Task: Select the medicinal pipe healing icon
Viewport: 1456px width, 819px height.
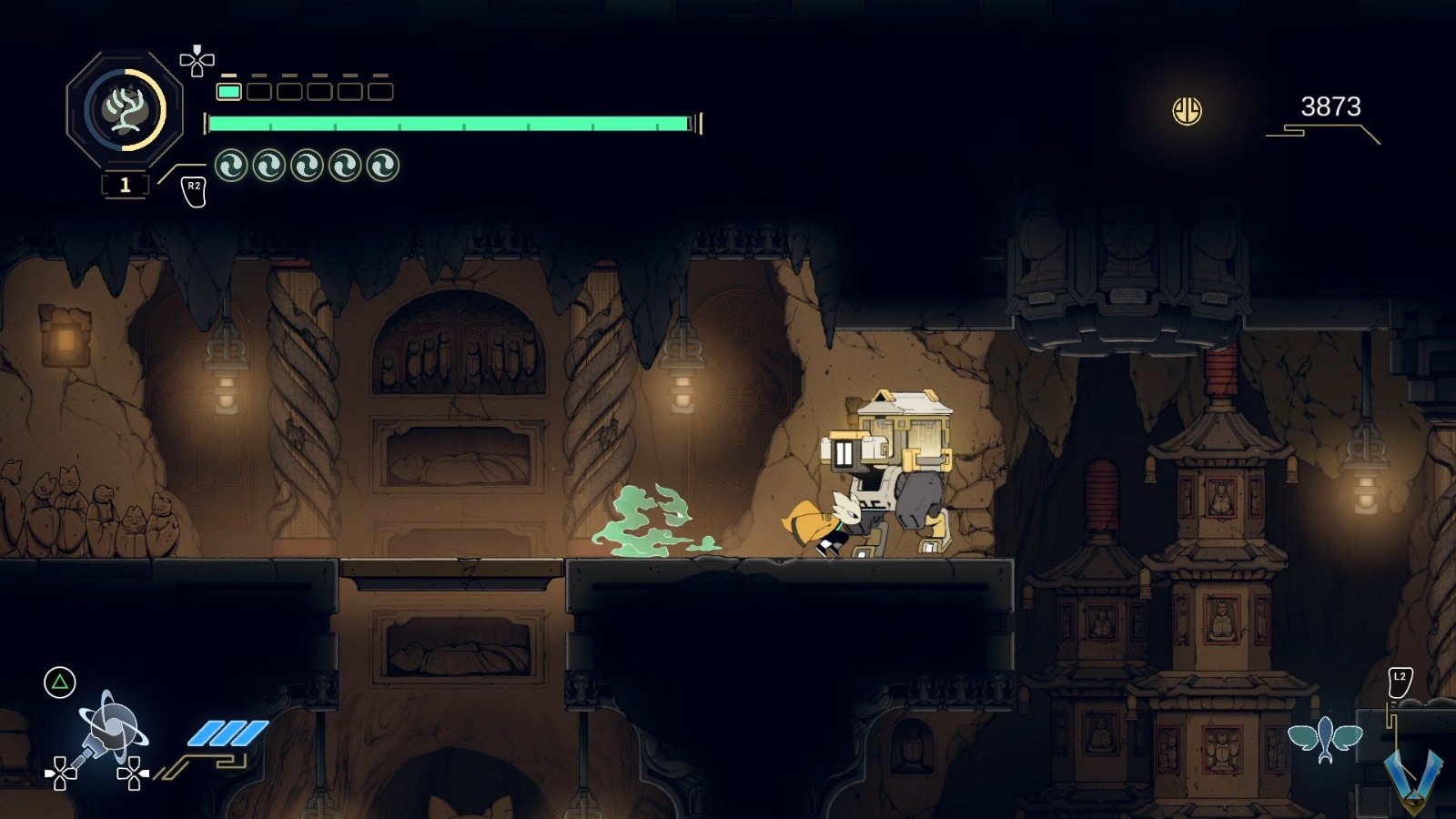Action: [125, 110]
